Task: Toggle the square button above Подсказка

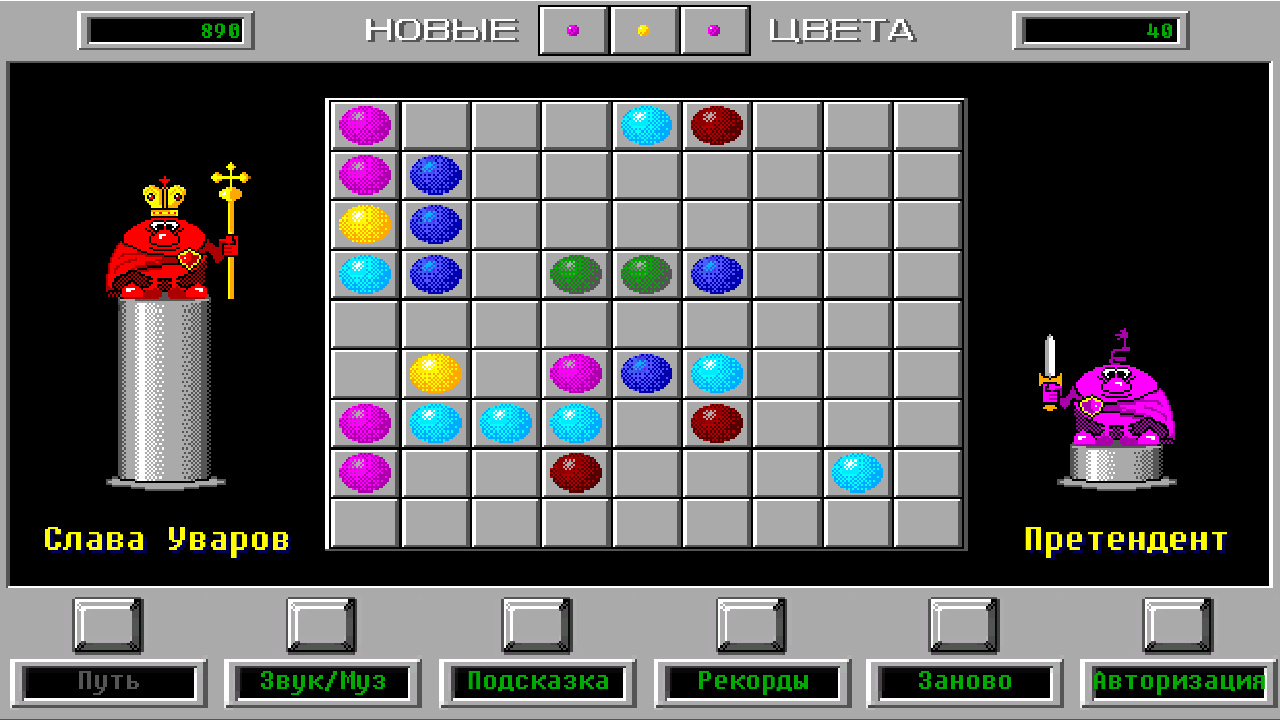Action: [537, 625]
